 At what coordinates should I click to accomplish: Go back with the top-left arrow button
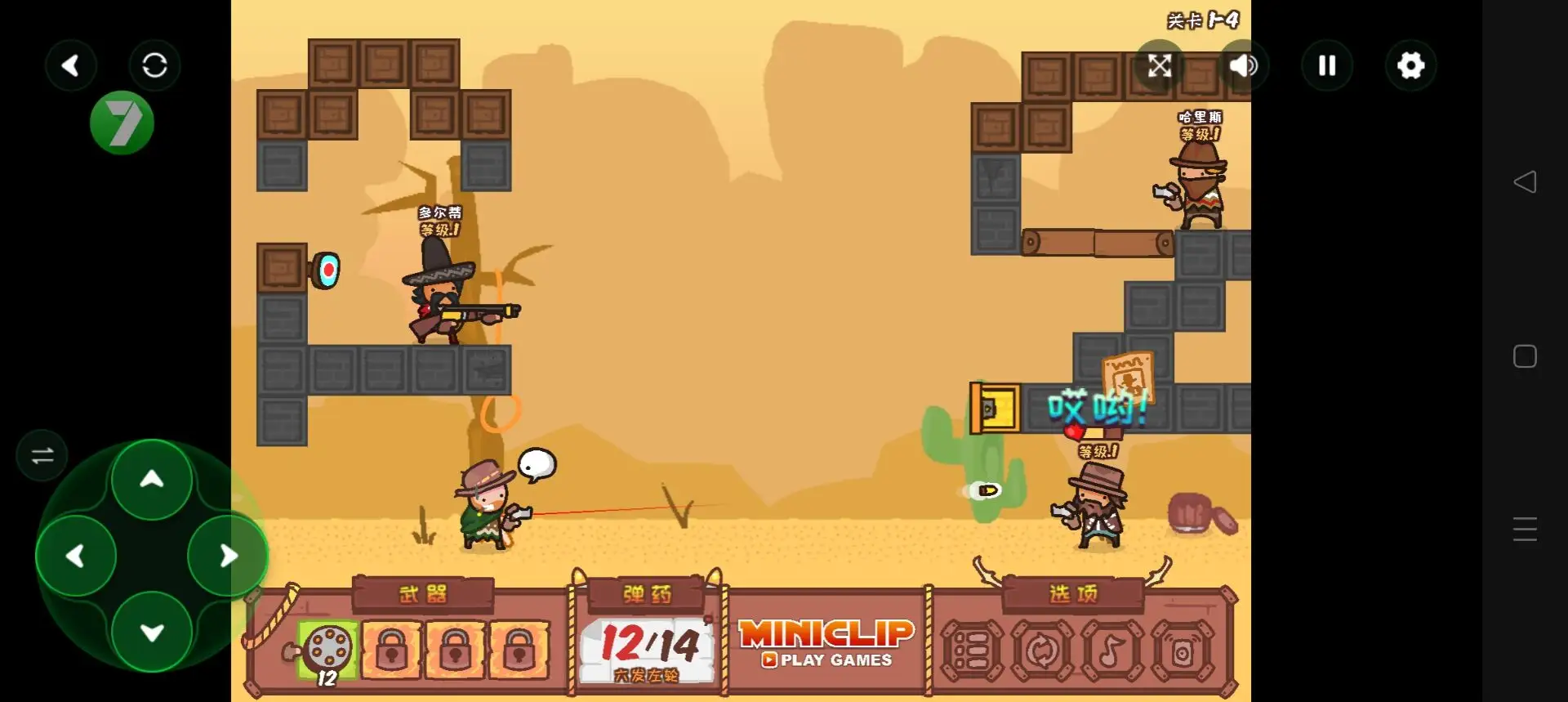(x=71, y=65)
